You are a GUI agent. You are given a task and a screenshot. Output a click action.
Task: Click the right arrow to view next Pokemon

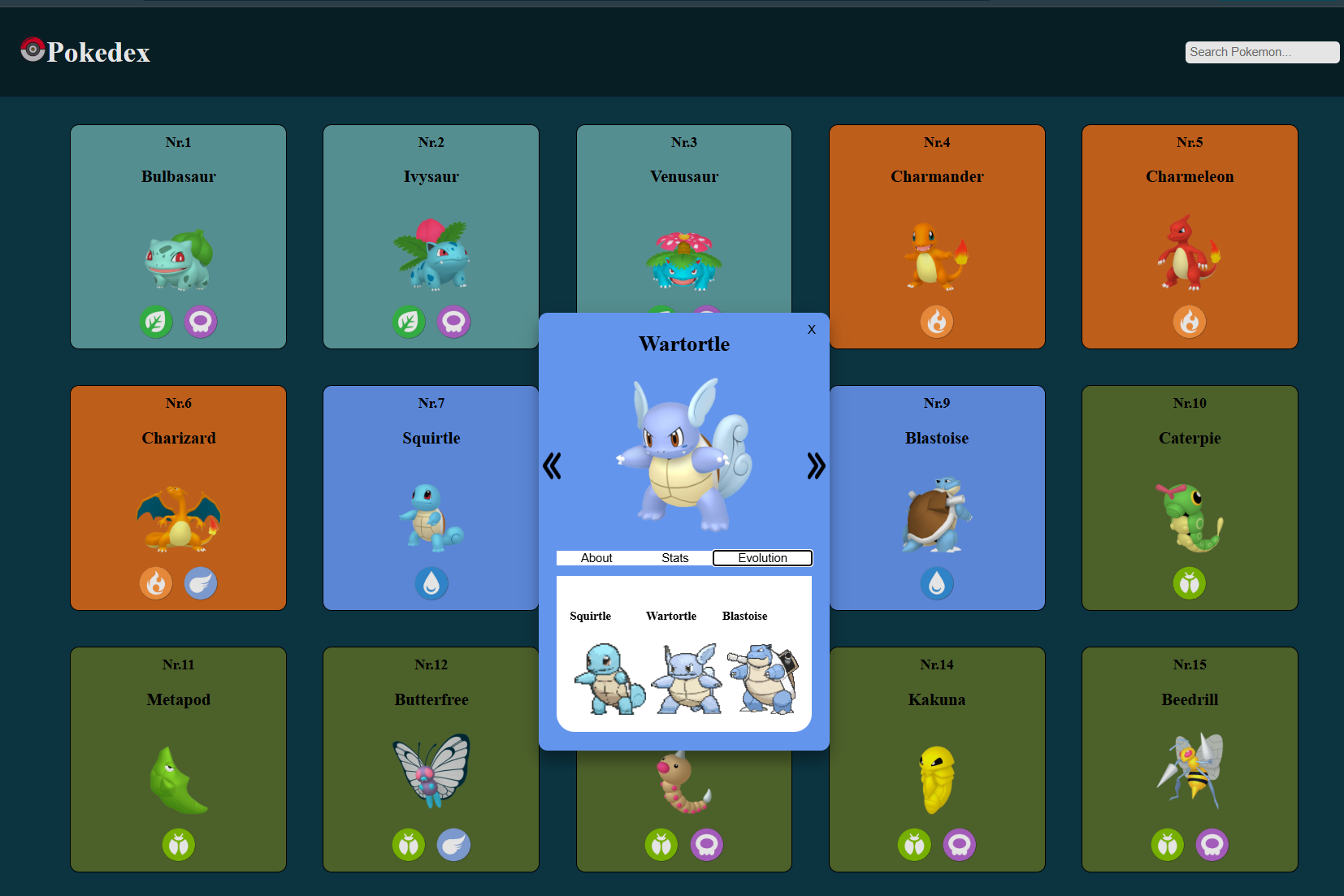[815, 465]
